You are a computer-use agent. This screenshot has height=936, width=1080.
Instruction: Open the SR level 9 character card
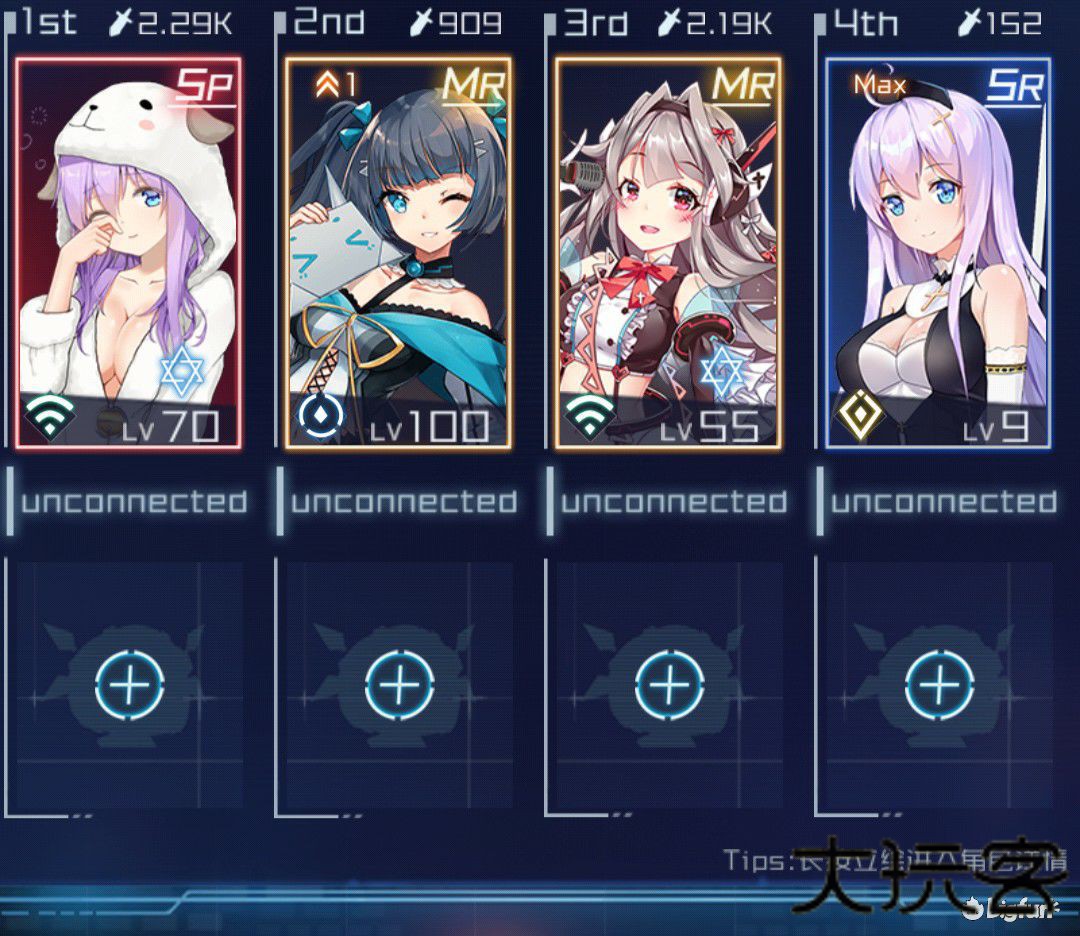coord(938,252)
